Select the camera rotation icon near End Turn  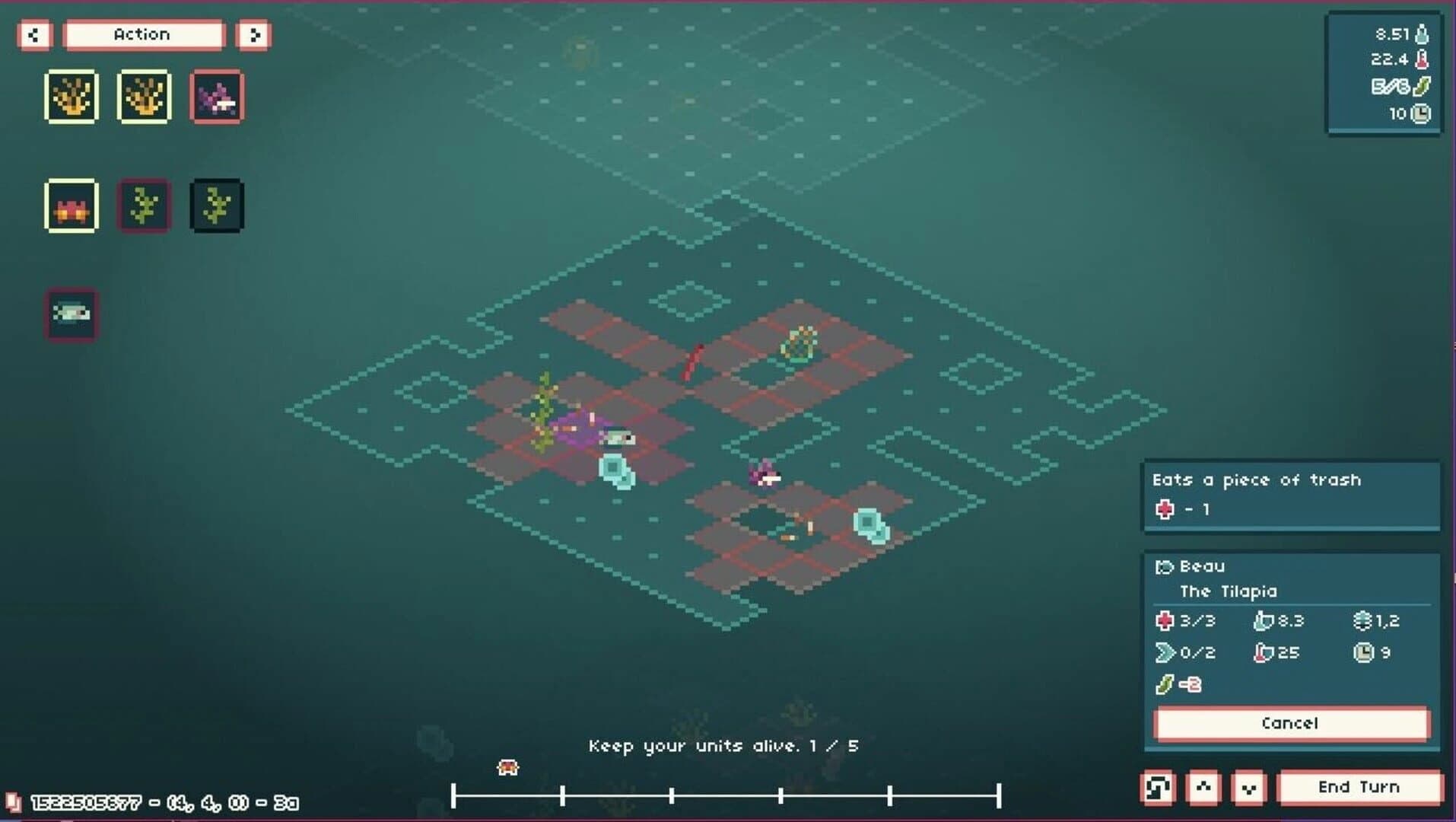pos(1158,788)
